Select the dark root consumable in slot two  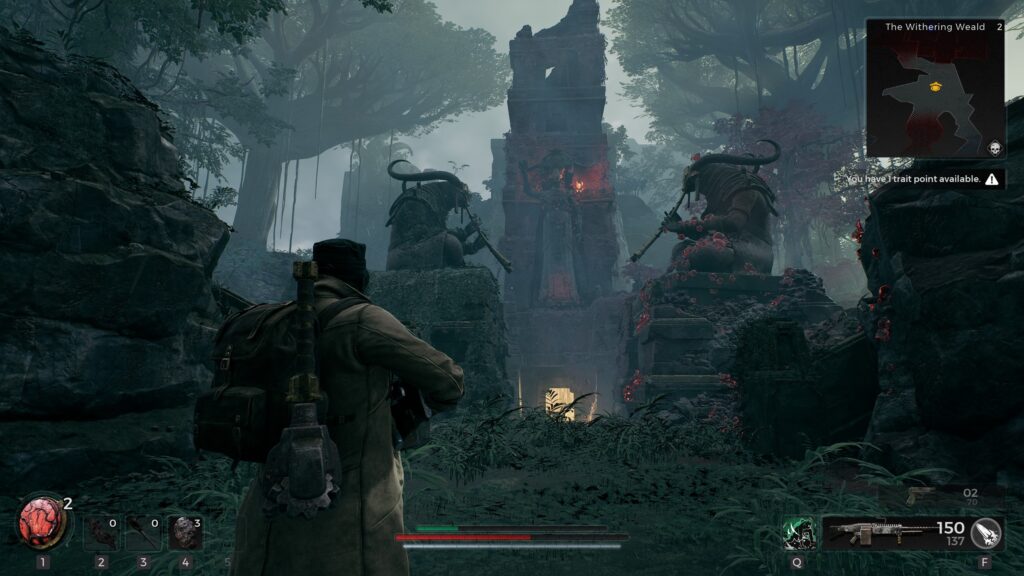(101, 533)
